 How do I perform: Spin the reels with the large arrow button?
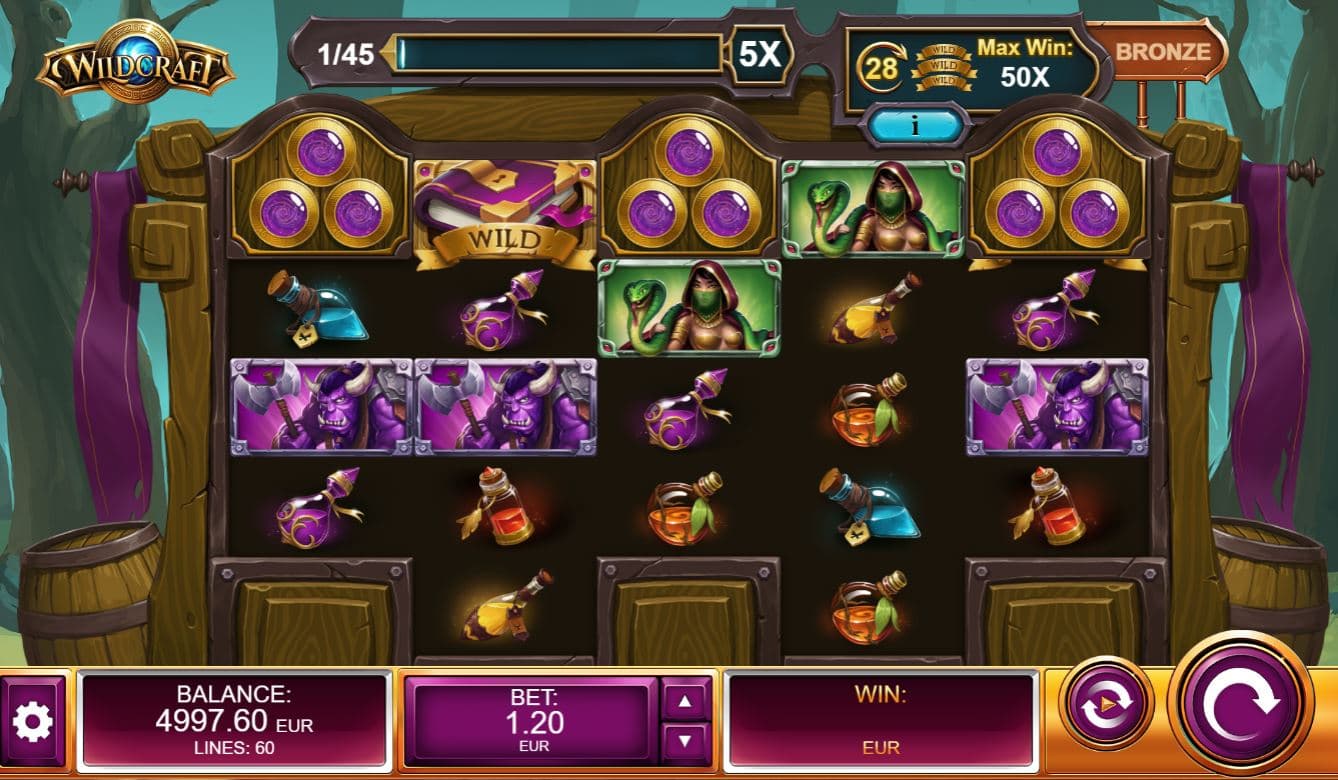[1241, 706]
